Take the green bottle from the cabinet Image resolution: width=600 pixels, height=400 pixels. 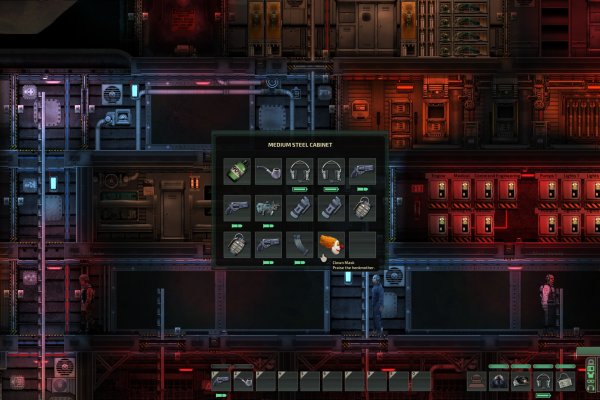[x=237, y=172]
